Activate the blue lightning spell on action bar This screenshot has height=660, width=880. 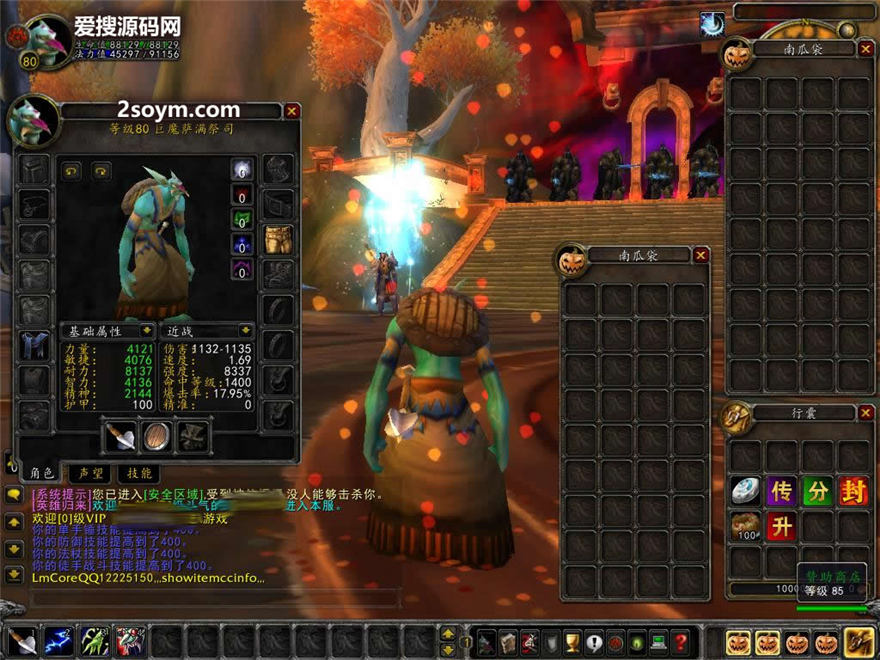[x=58, y=640]
